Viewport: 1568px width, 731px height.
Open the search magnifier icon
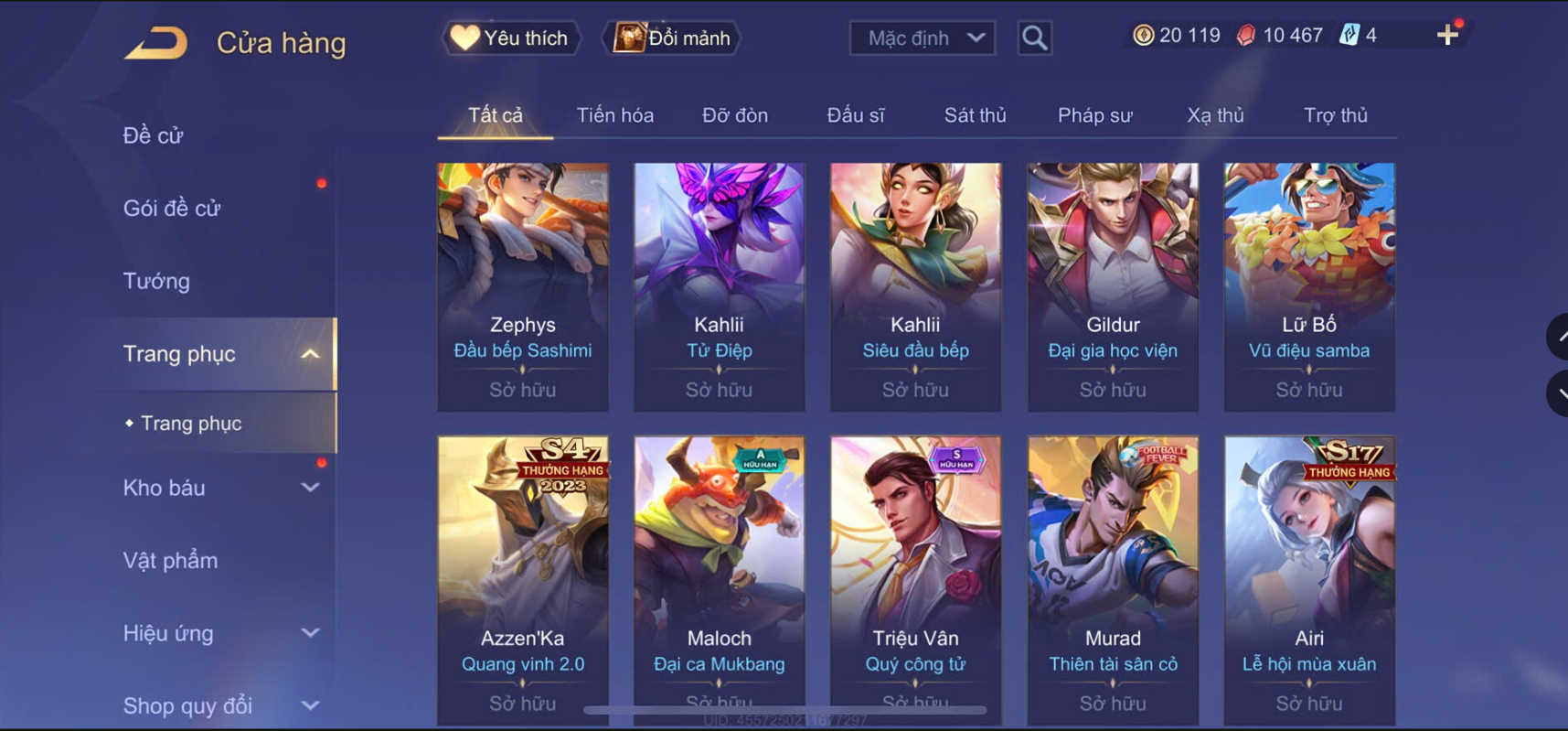(x=1033, y=38)
